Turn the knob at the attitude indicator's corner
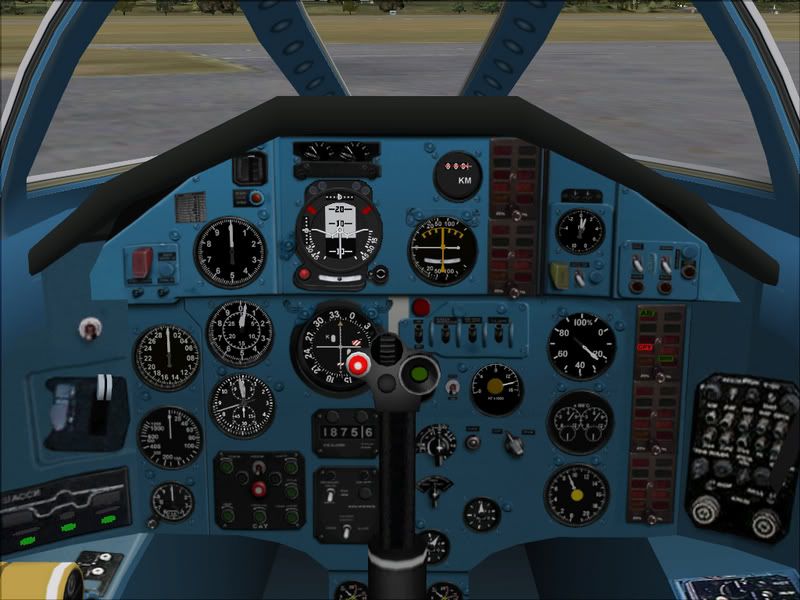Screen dimensions: 800x600 pos(379,273)
